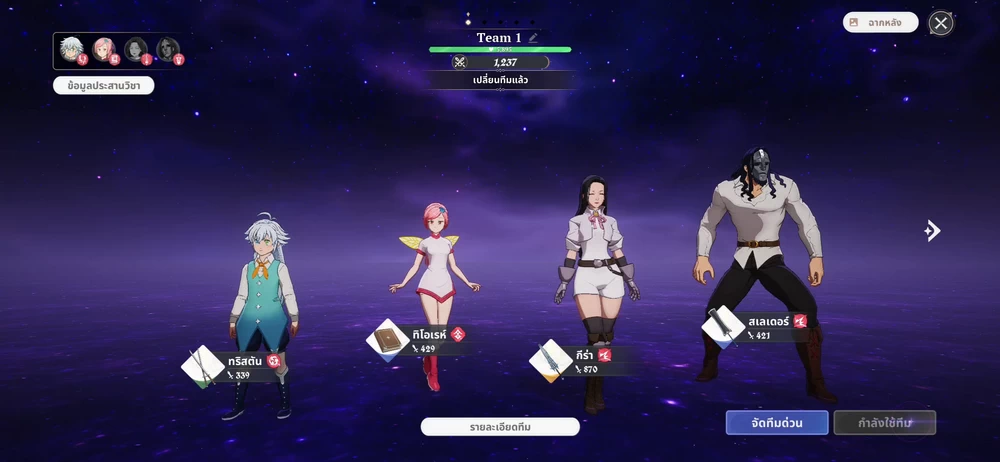Open the ข้อมูลประสานวิชา info button
Image resolution: width=1000 pixels, height=462 pixels.
point(104,86)
